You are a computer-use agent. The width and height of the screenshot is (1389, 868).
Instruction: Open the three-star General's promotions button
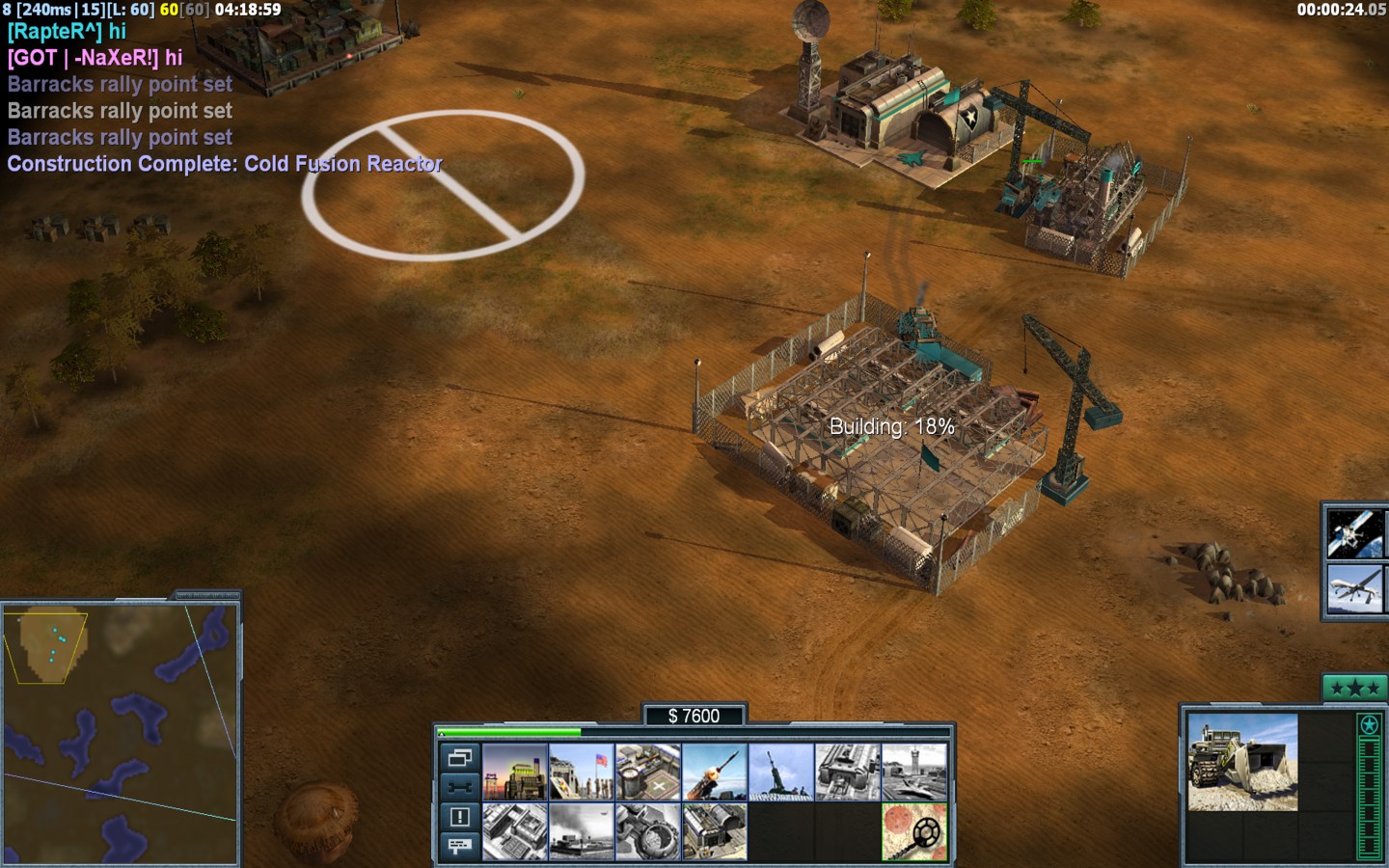tap(1354, 688)
